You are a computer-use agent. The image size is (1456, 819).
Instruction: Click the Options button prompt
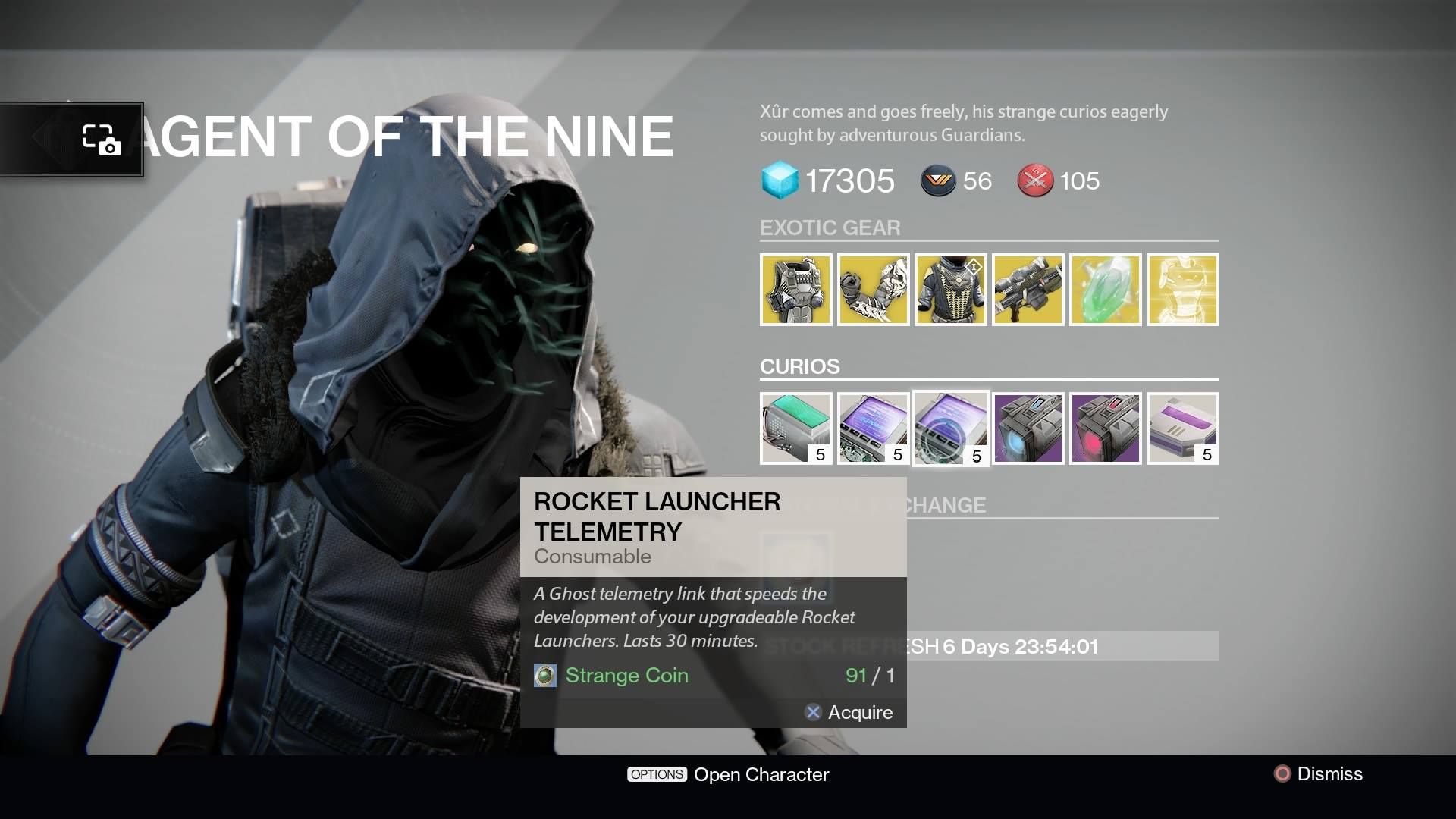coord(657,774)
